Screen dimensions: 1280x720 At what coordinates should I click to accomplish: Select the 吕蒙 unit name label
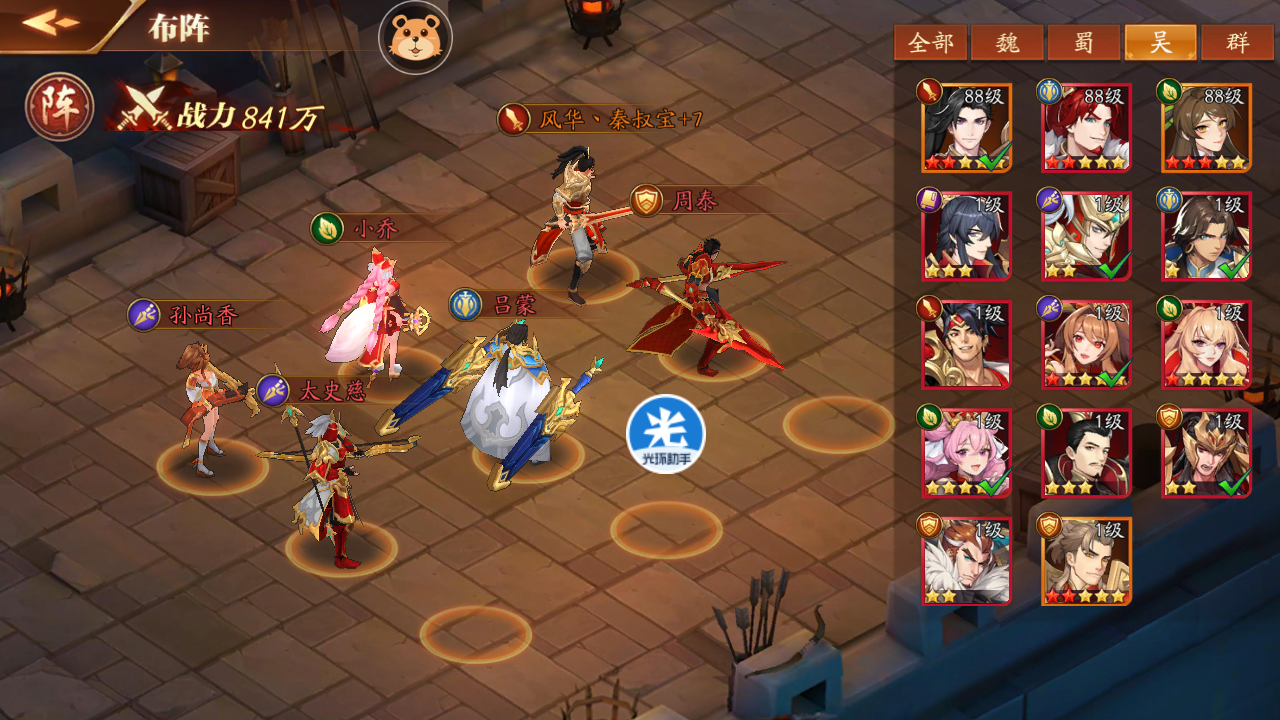pyautogui.click(x=514, y=305)
